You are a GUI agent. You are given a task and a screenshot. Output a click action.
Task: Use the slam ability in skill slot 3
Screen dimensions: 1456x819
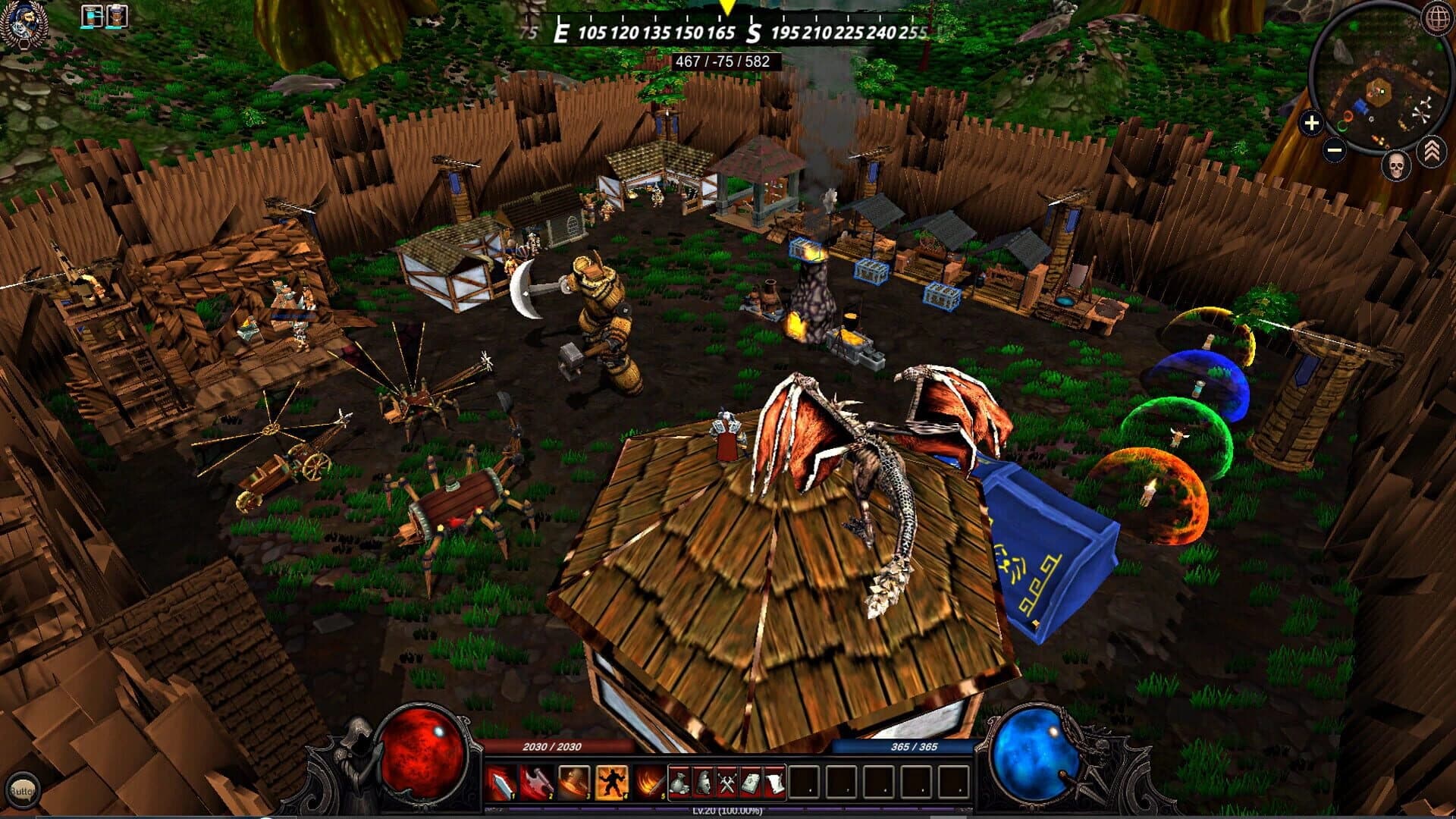coord(573,781)
